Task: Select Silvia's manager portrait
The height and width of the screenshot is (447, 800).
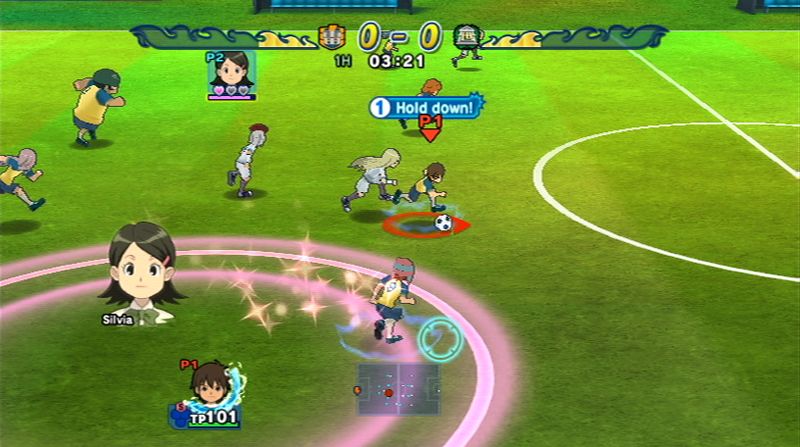Action: click(141, 265)
